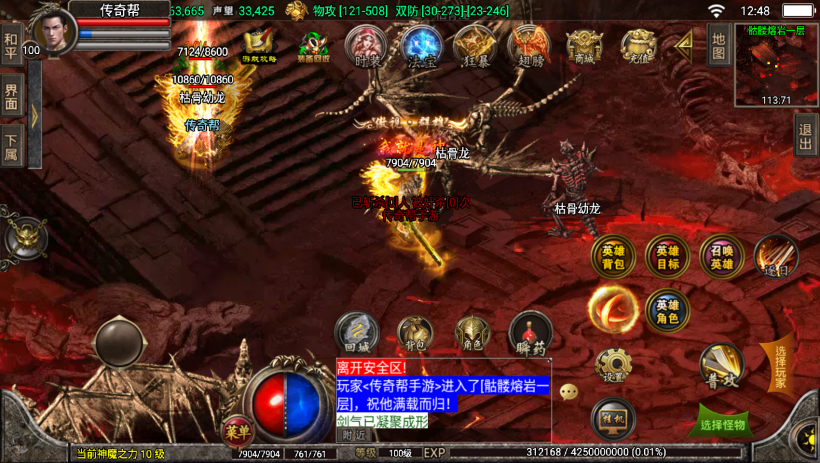The height and width of the screenshot is (463, 820).
Task: Switch the 和平 attack mode button
Action: coord(11,46)
